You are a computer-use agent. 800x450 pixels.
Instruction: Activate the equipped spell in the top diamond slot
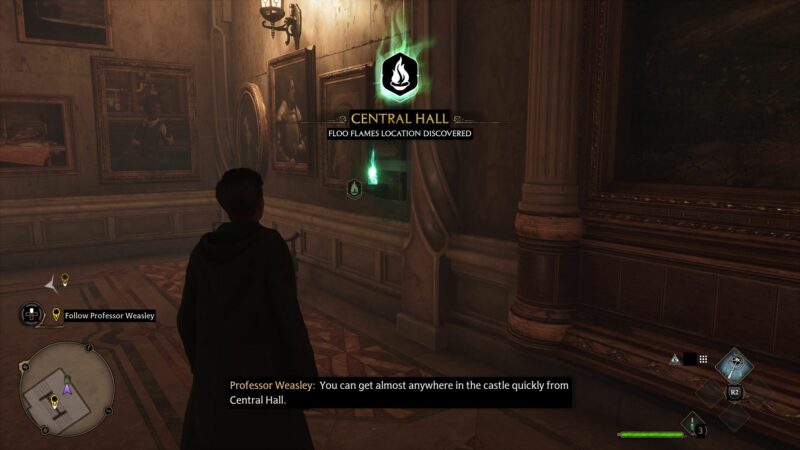point(735,366)
